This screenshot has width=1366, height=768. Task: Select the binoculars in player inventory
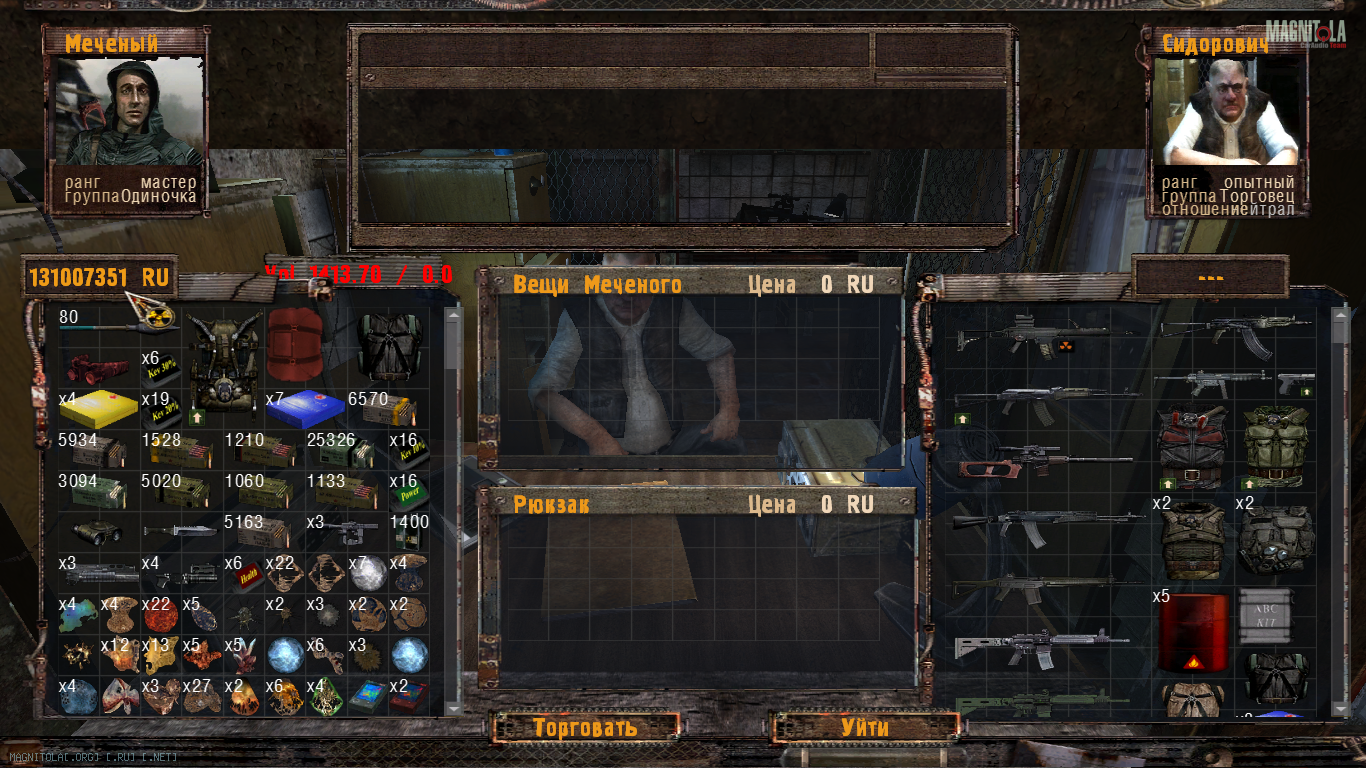(x=99, y=534)
